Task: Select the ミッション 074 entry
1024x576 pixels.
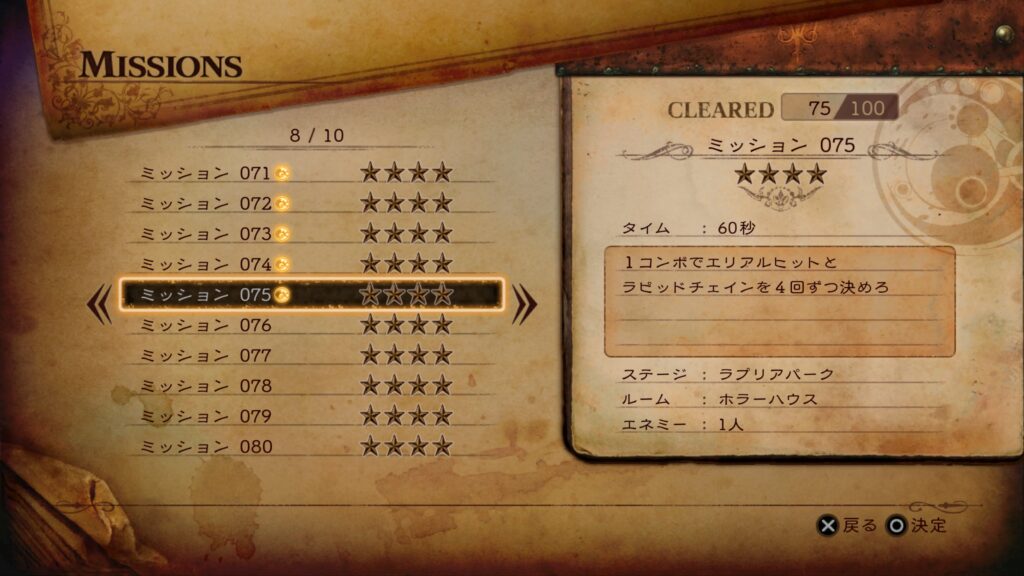Action: tap(310, 264)
